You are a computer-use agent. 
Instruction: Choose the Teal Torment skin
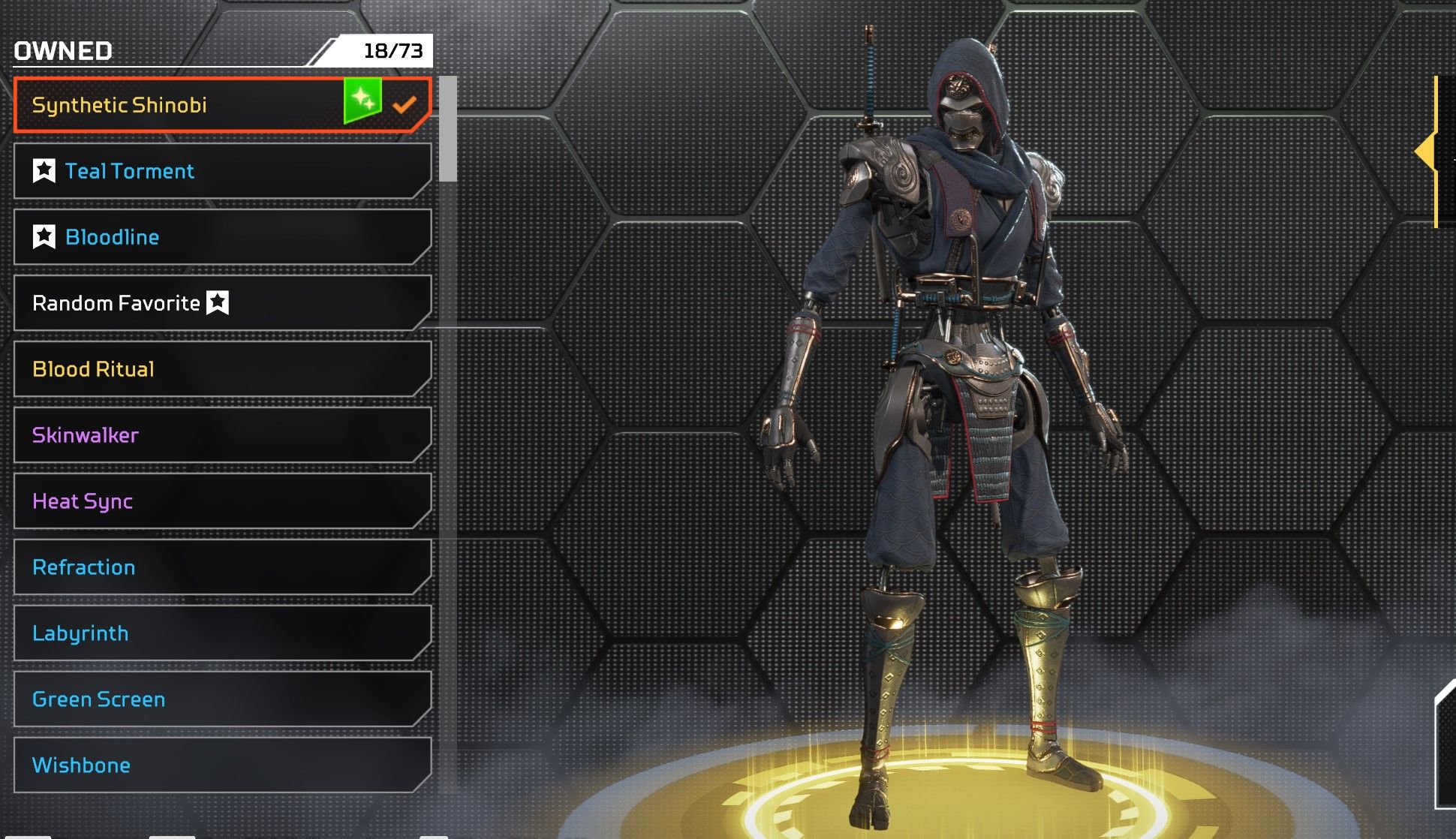click(222, 171)
